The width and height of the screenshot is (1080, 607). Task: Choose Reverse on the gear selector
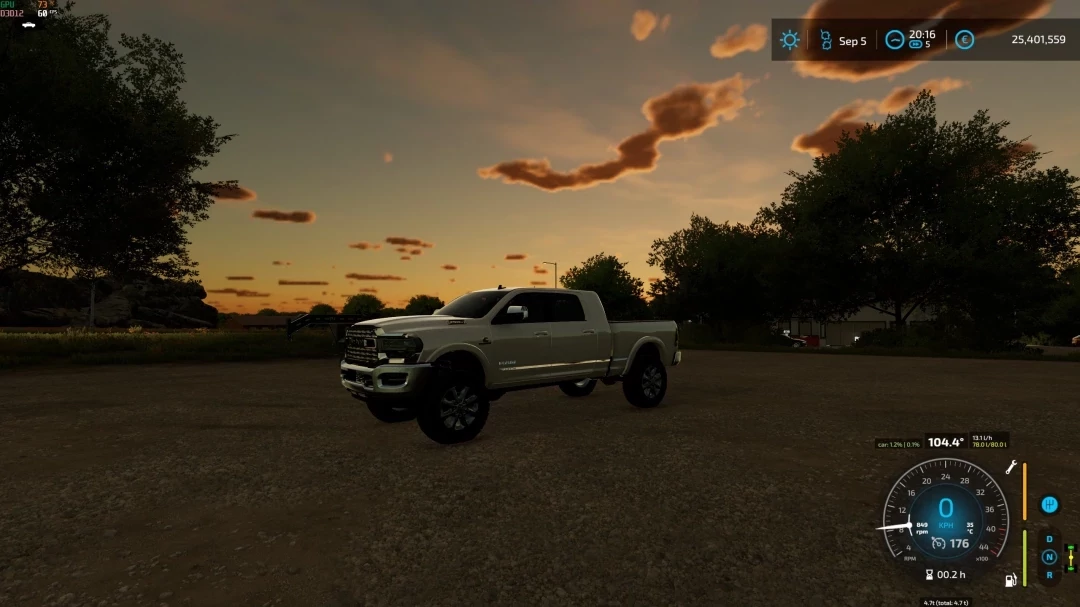pyautogui.click(x=1049, y=574)
